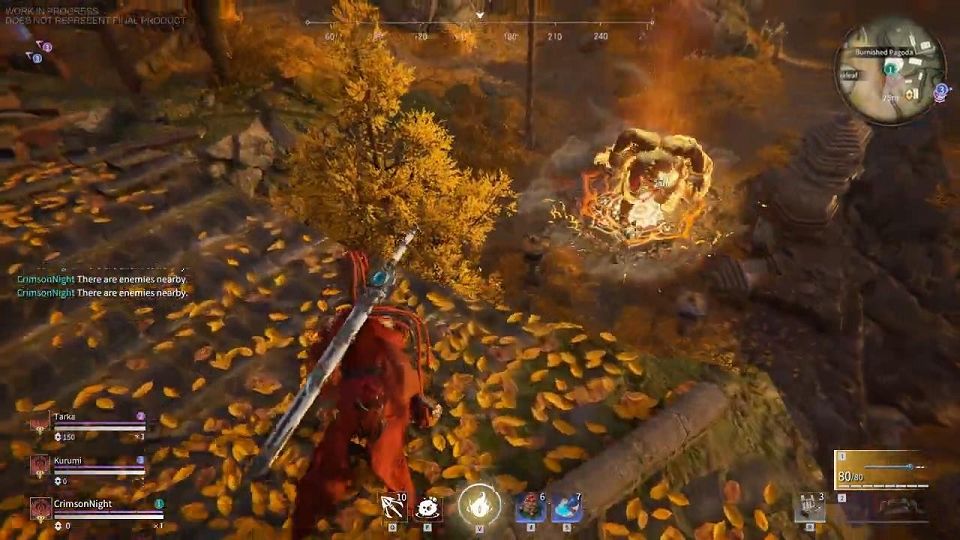Use the panda icon ability
Image resolution: width=960 pixels, height=540 pixels.
[x=429, y=506]
